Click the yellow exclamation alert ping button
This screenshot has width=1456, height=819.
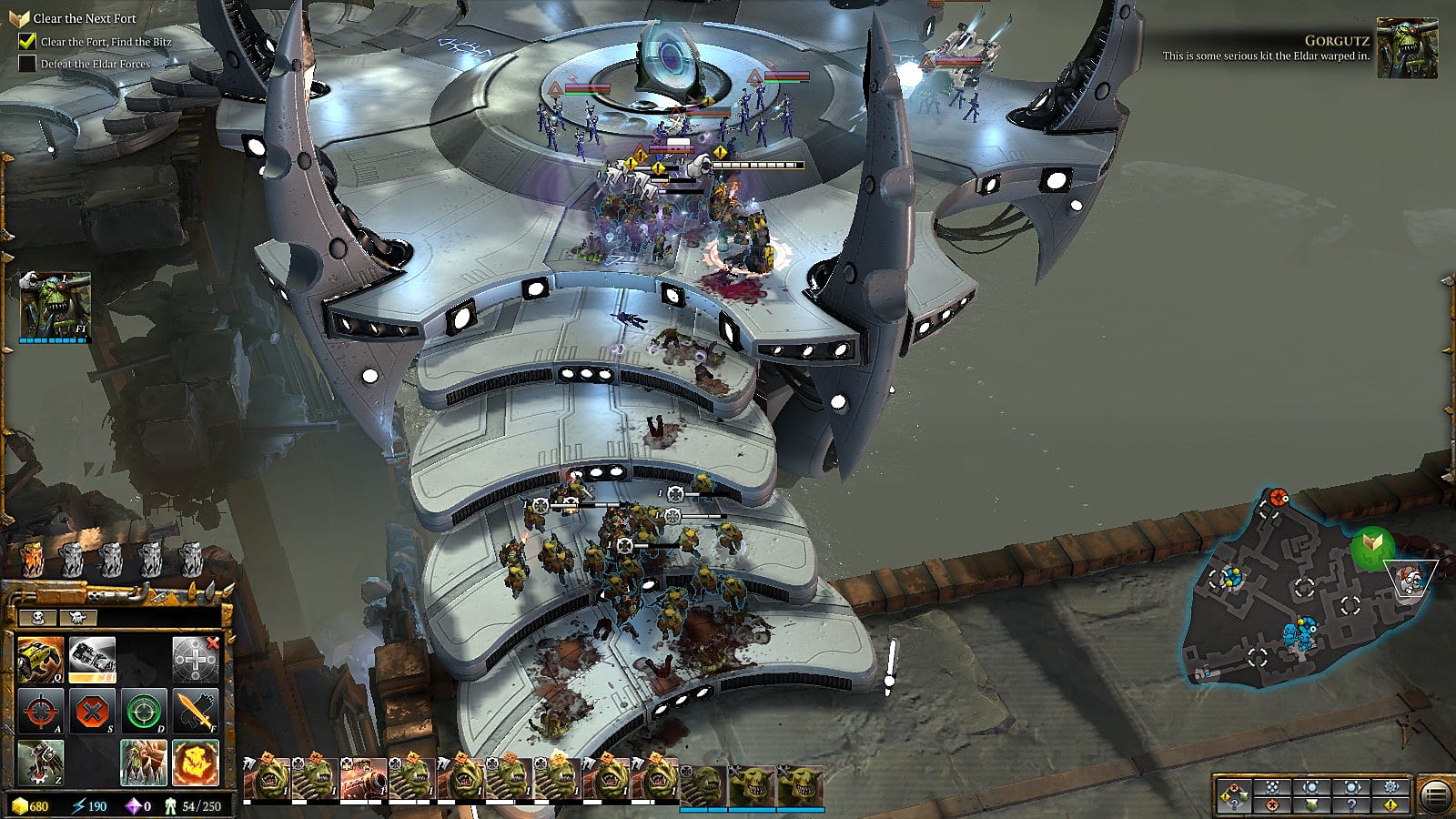click(x=1390, y=805)
